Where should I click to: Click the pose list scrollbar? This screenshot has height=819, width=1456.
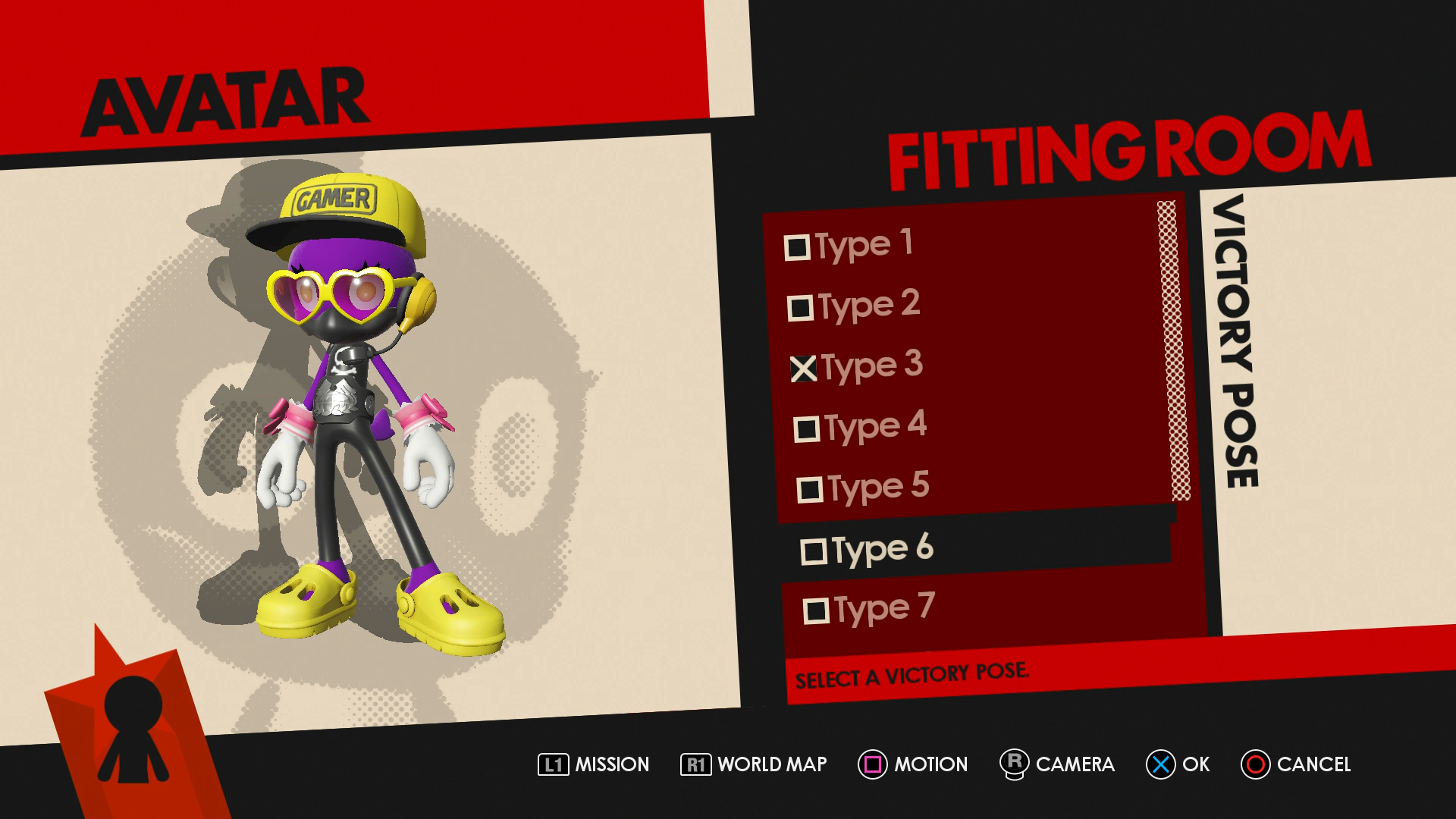(x=1172, y=350)
